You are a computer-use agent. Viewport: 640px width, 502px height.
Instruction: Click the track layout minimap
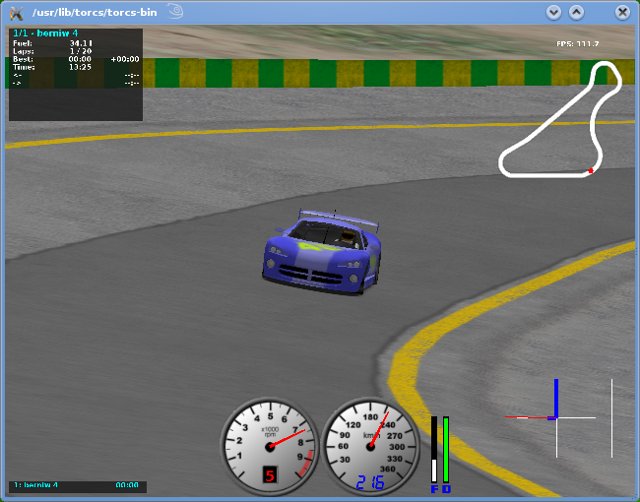coord(556,121)
